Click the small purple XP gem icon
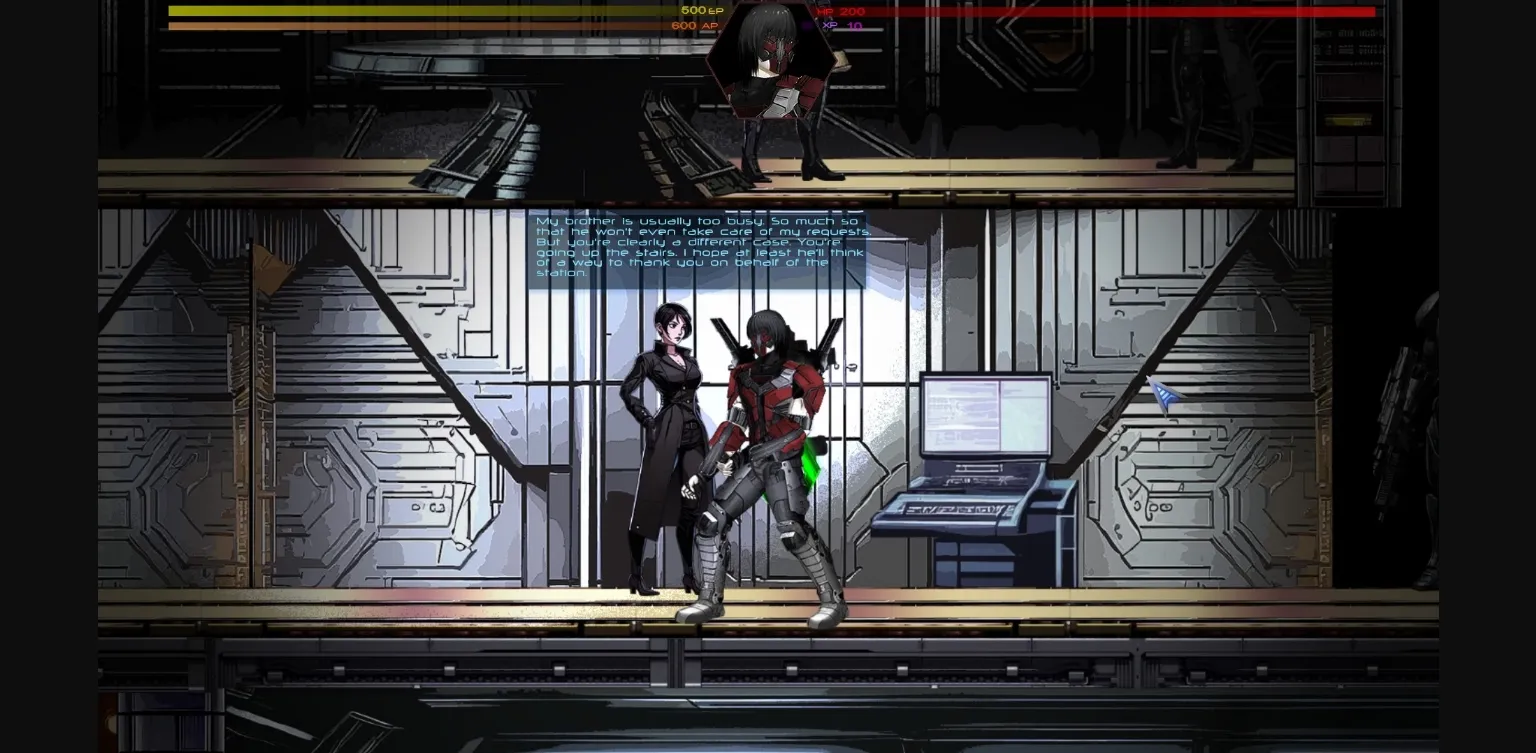The height and width of the screenshot is (753, 1536). [806, 24]
